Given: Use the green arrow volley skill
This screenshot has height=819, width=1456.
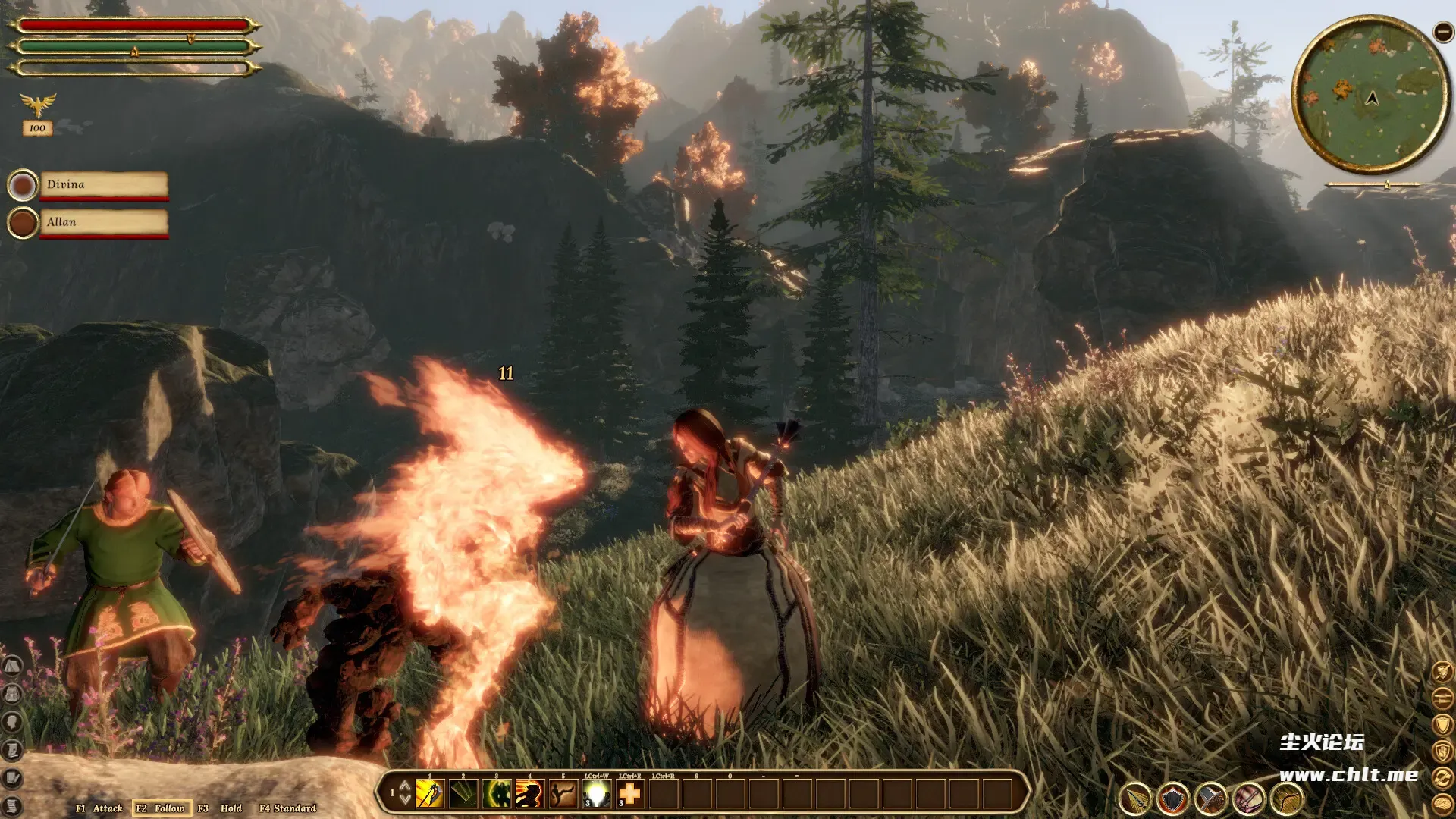Looking at the screenshot, I should tap(463, 794).
